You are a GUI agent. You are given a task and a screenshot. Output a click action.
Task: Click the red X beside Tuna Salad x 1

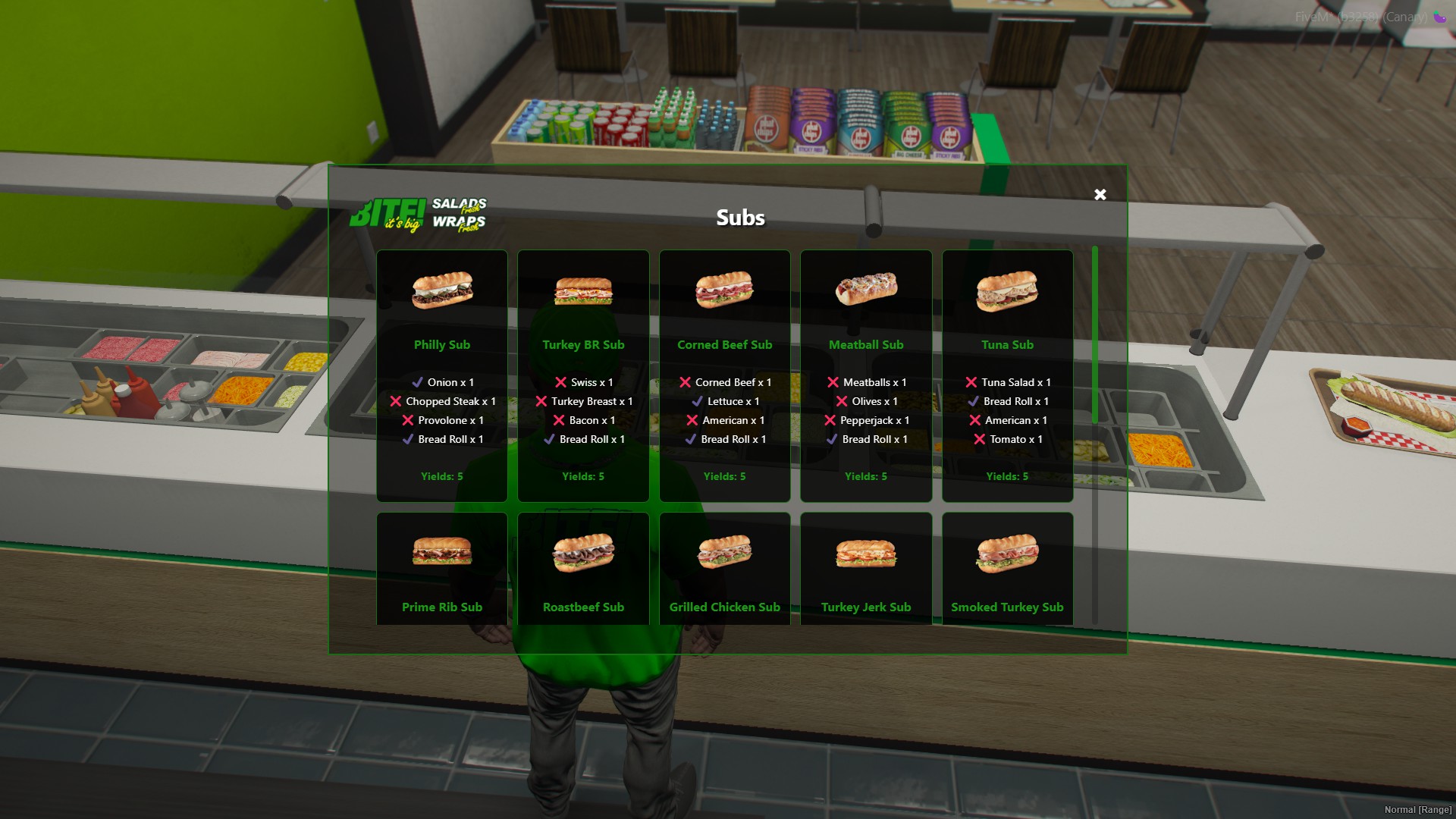tap(973, 382)
